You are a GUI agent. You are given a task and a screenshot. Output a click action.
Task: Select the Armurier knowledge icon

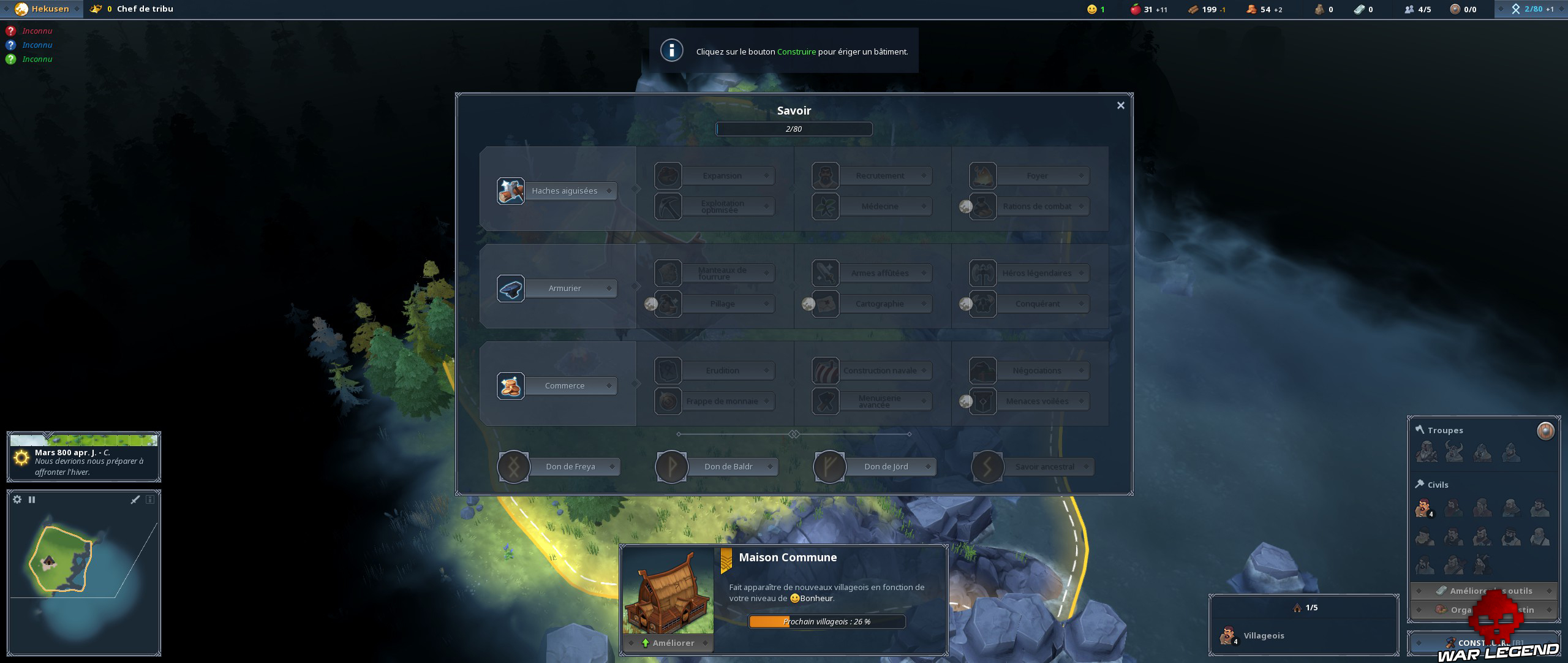click(x=511, y=288)
